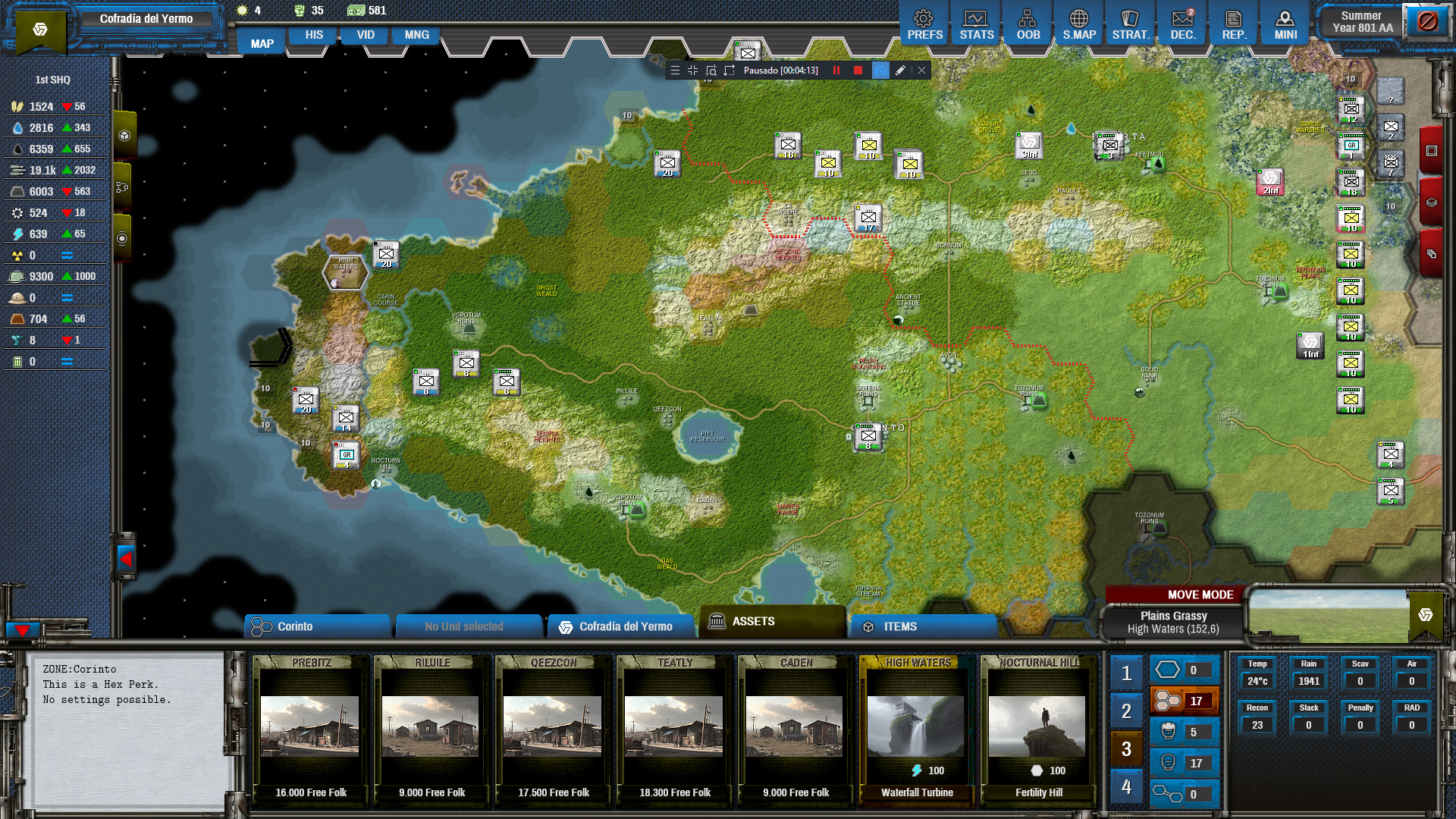Viewport: 1456px width, 819px height.
Task: Open the S.MAP strategic map
Action: 1079,25
